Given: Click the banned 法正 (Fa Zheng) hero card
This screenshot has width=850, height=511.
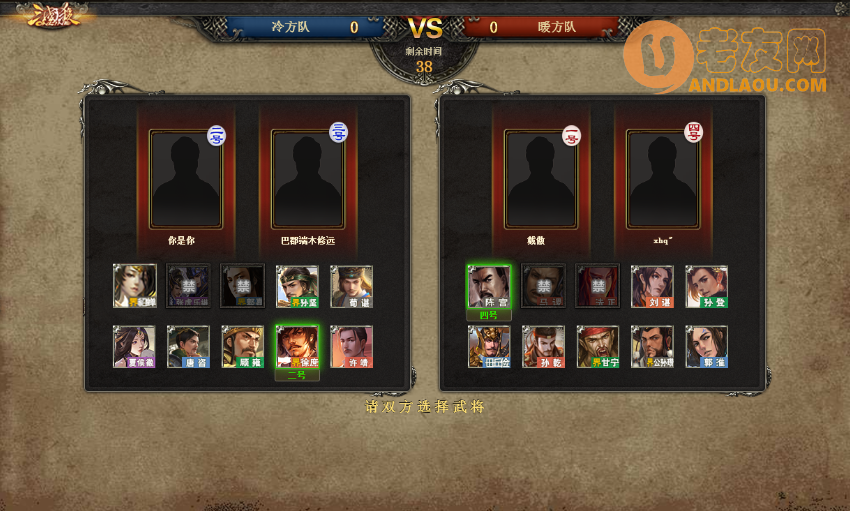Looking at the screenshot, I should click(598, 286).
